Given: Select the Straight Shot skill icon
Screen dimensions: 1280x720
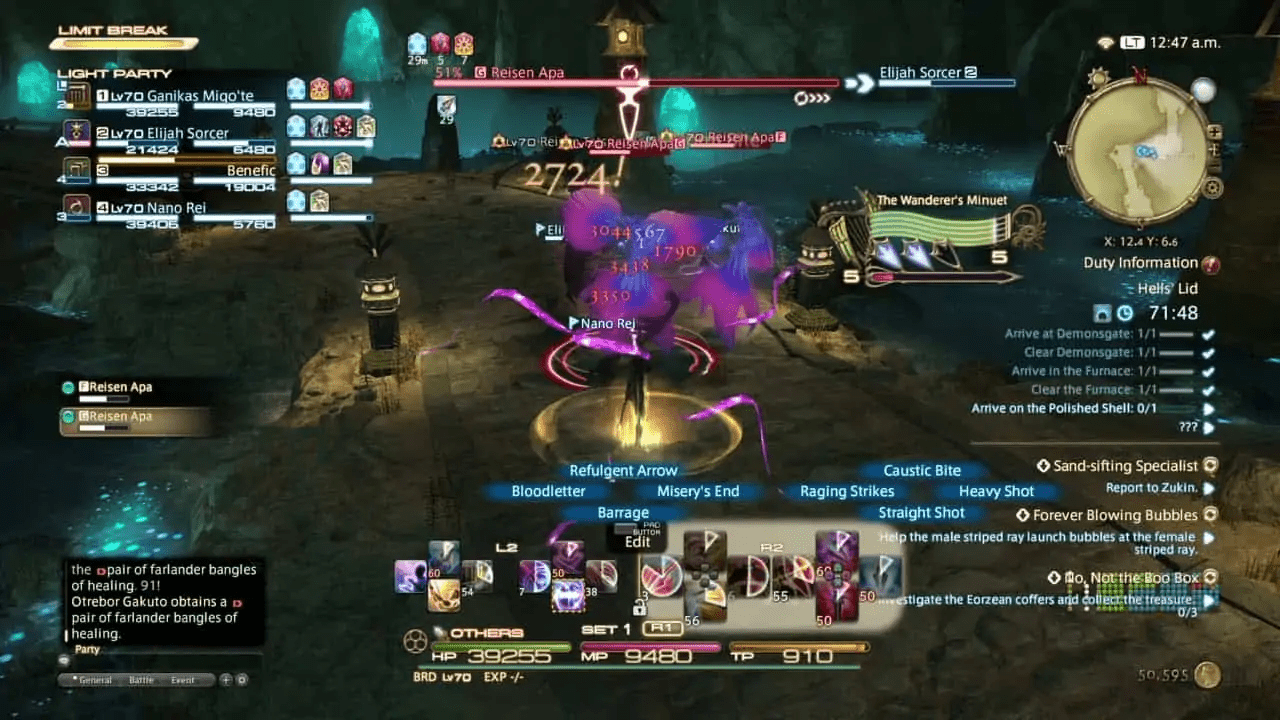Looking at the screenshot, I should pyautogui.click(x=921, y=512).
